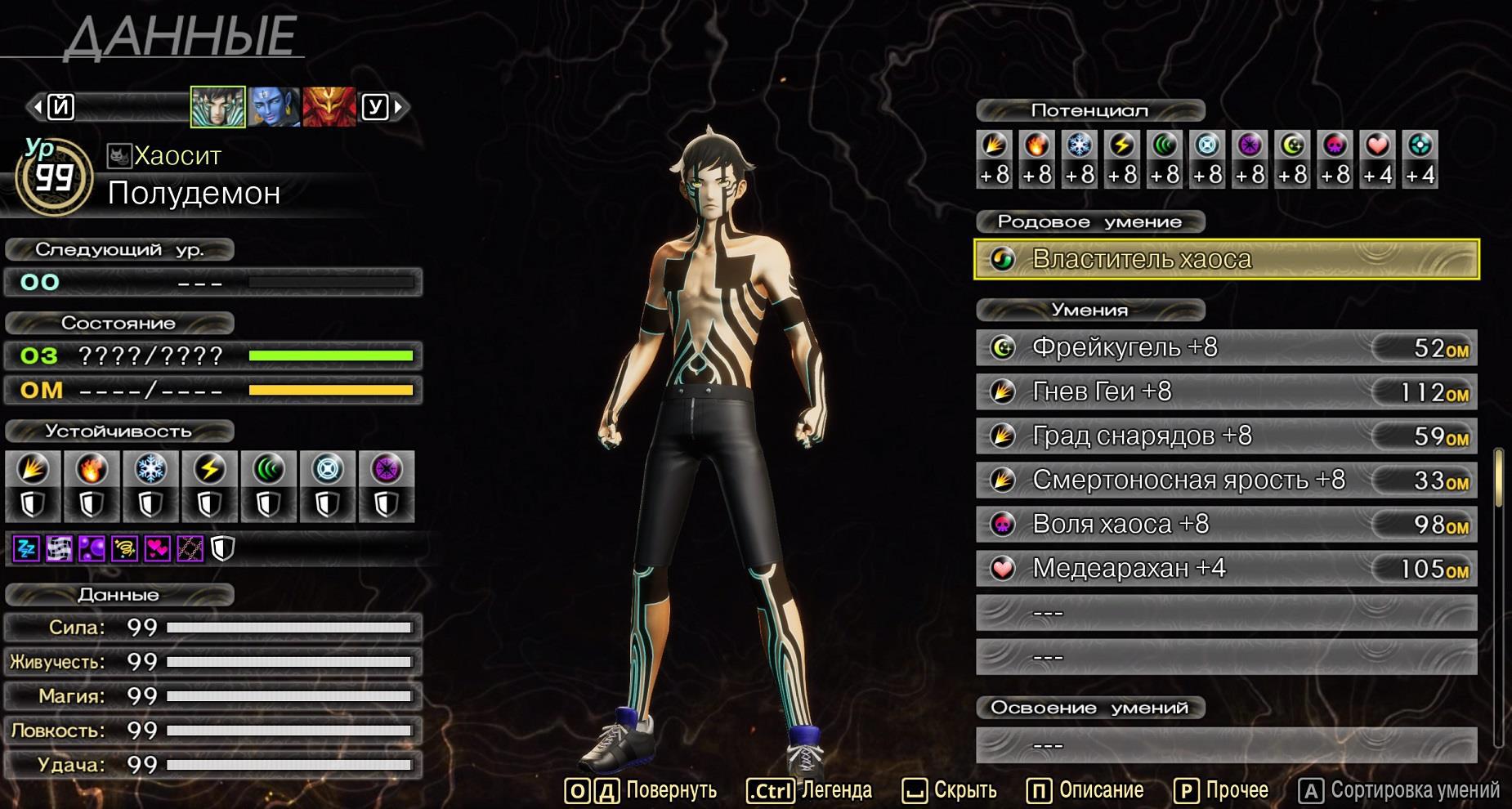1512x809 pixels.
Task: Click the left arrow for previous character
Action: (x=37, y=107)
